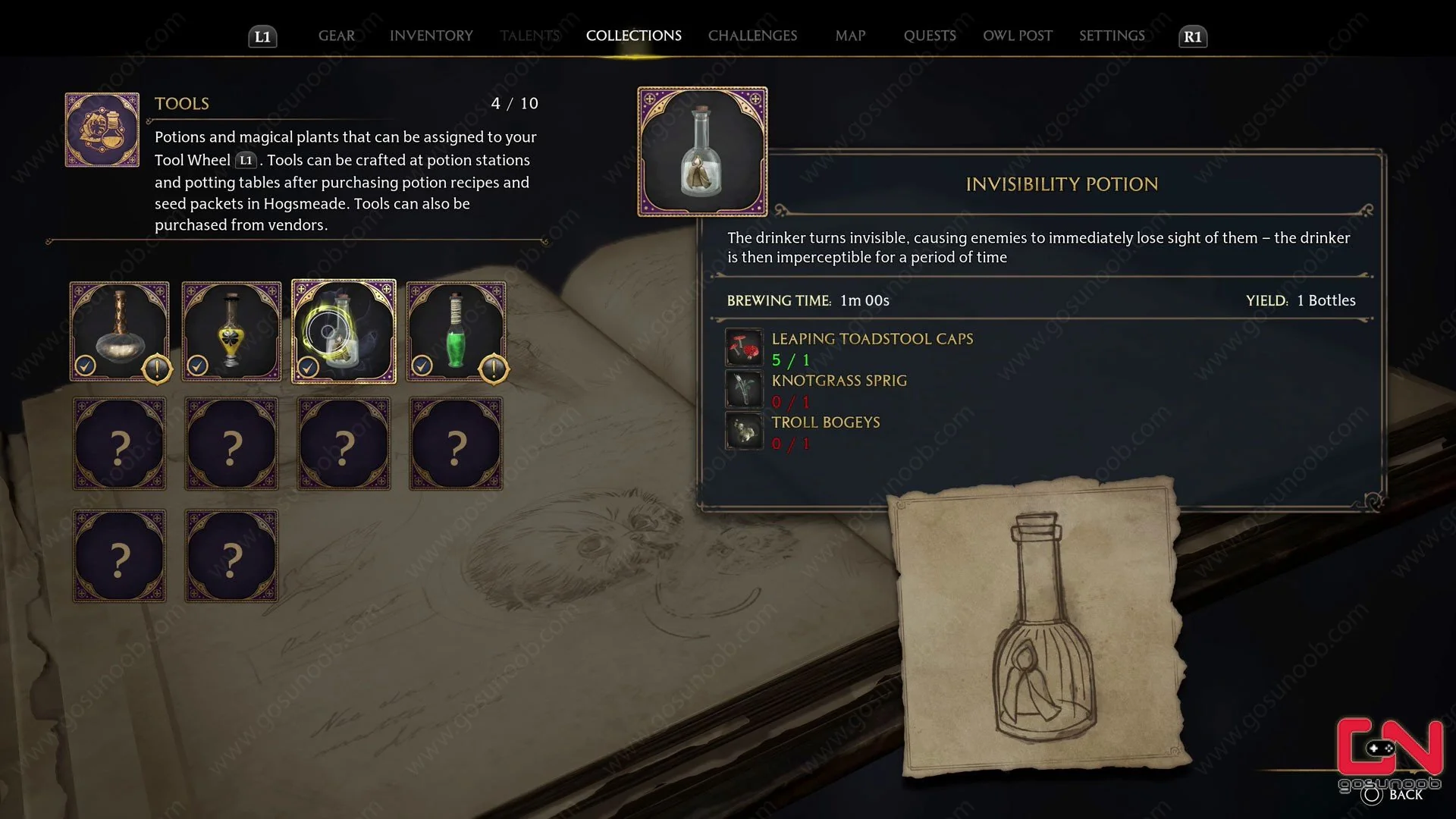This screenshot has height=819, width=1456.
Task: Open the Quests tab
Action: pos(930,35)
